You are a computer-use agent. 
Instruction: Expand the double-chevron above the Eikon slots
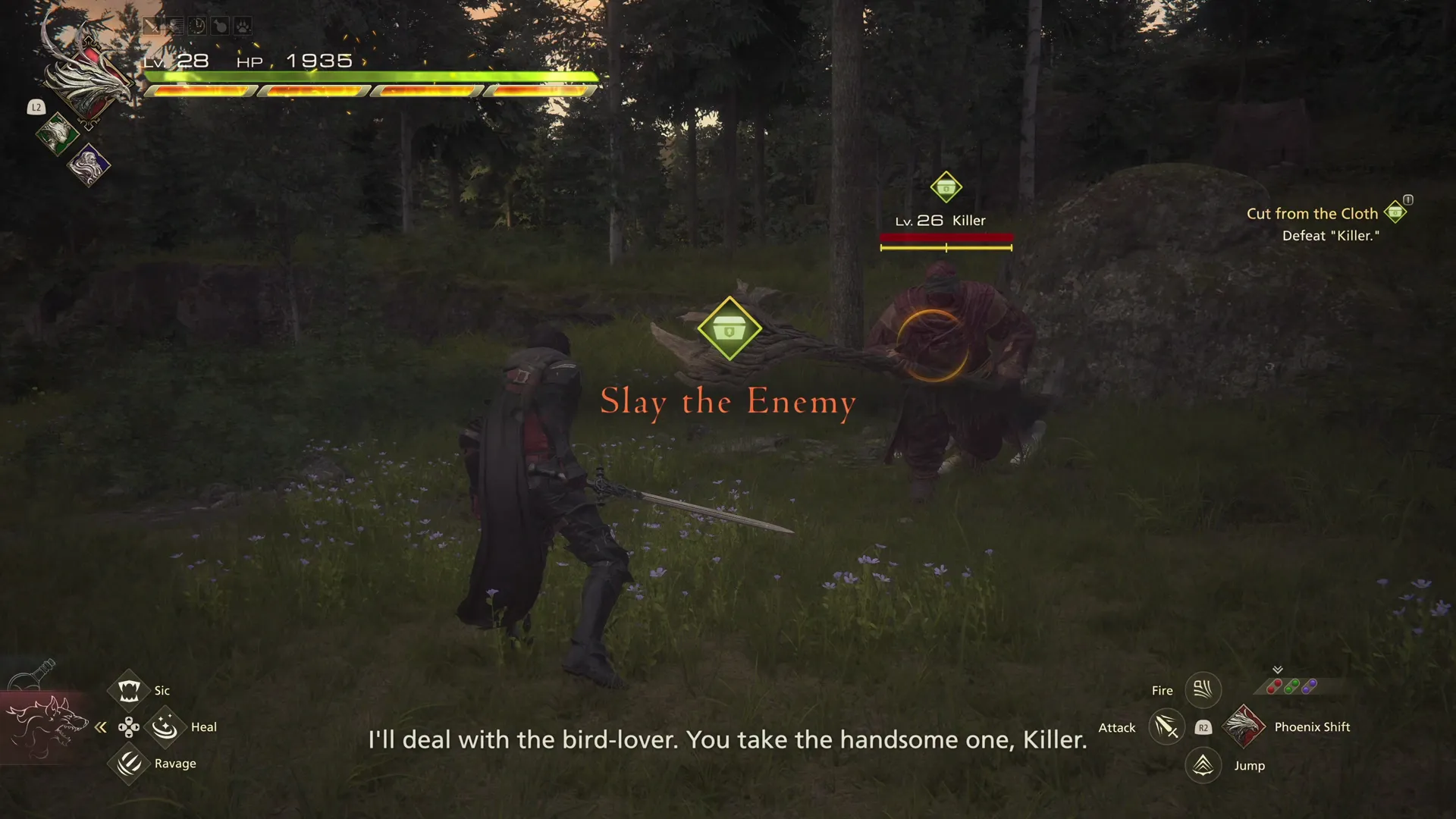[1277, 669]
